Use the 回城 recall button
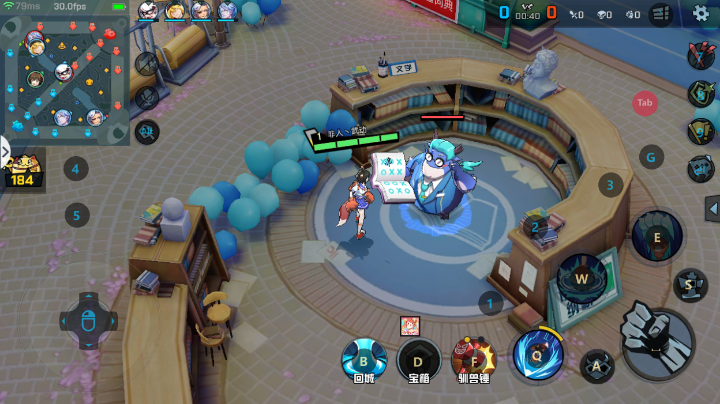The width and height of the screenshot is (720, 404). coord(364,361)
